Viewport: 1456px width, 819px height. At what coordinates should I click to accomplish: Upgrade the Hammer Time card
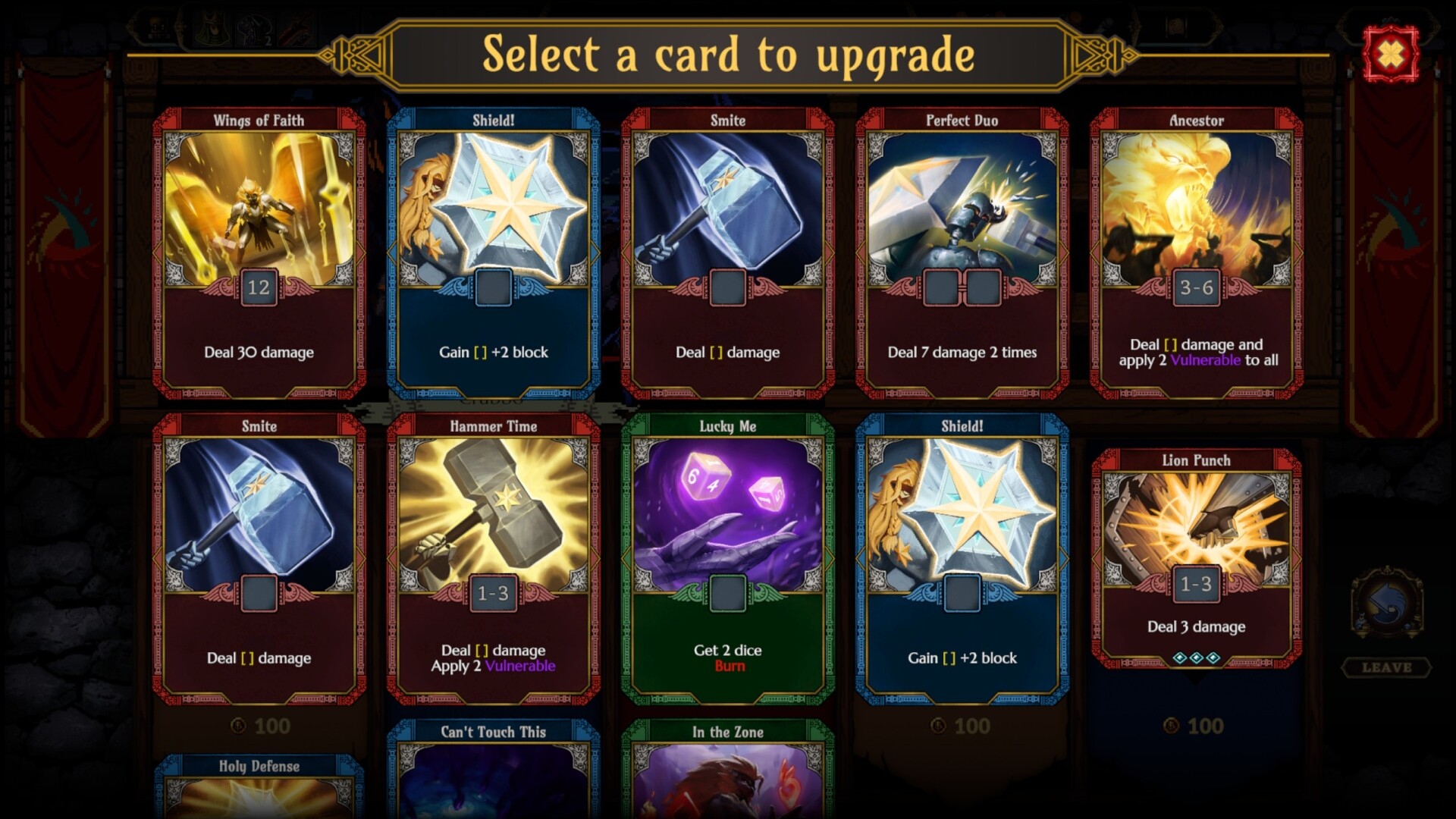click(x=493, y=559)
